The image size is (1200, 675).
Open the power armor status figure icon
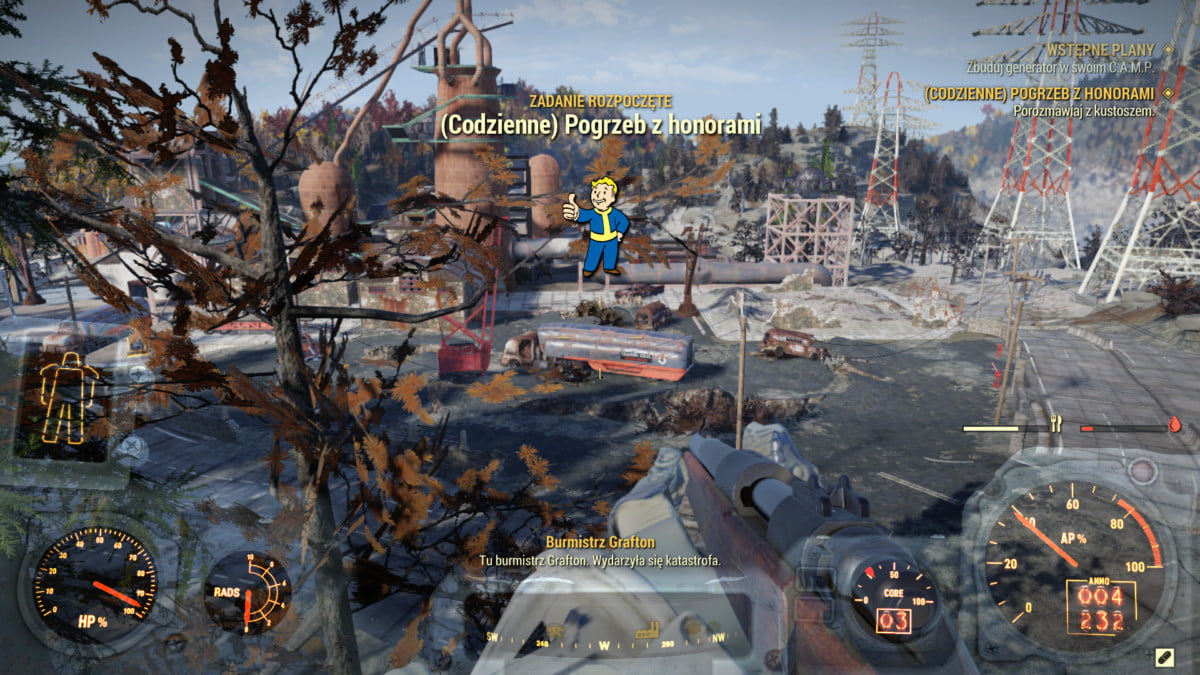pos(68,399)
